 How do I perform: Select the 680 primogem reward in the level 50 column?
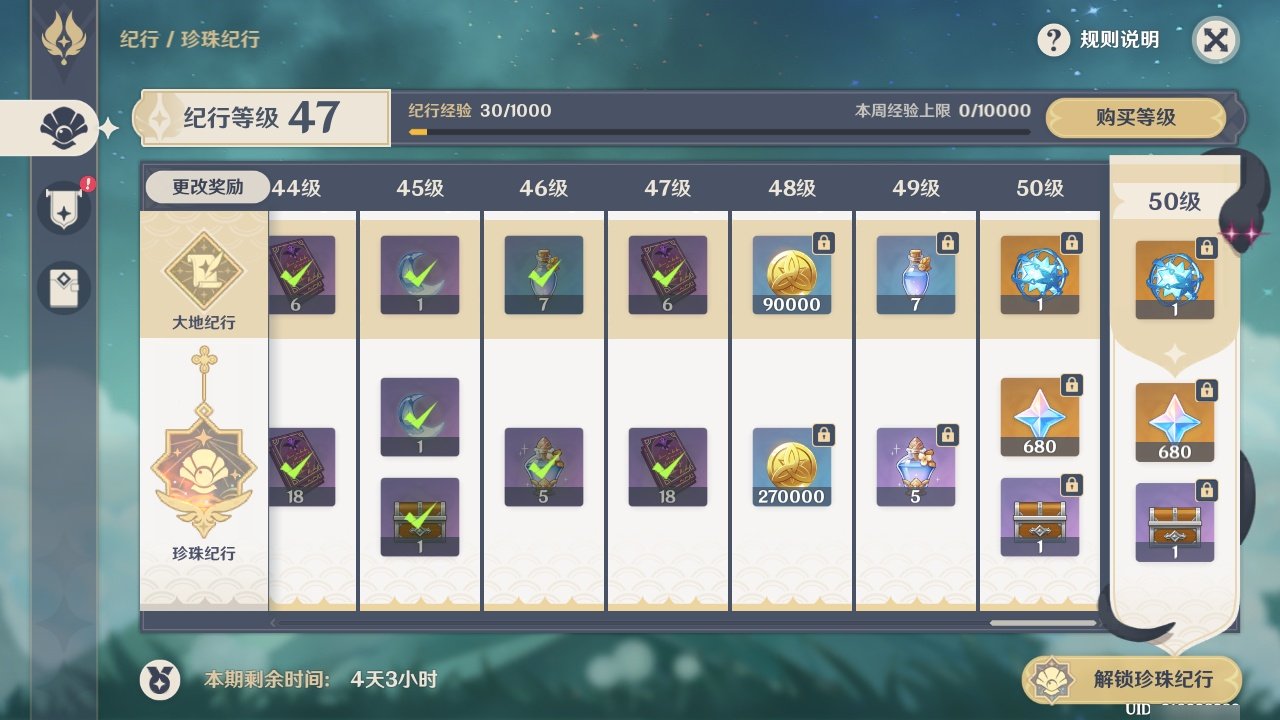click(x=1039, y=417)
